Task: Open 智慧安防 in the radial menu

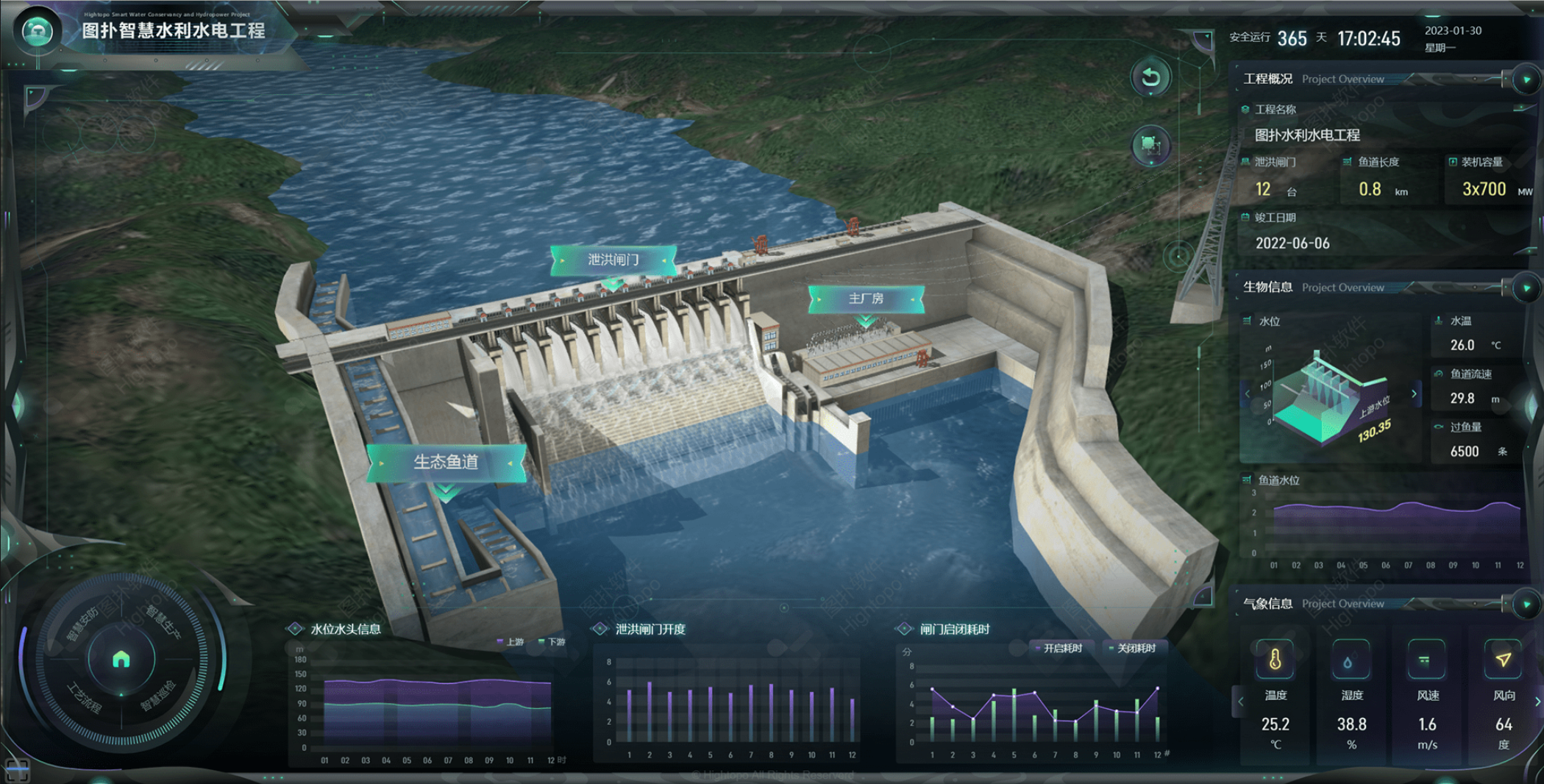Action: tap(83, 624)
